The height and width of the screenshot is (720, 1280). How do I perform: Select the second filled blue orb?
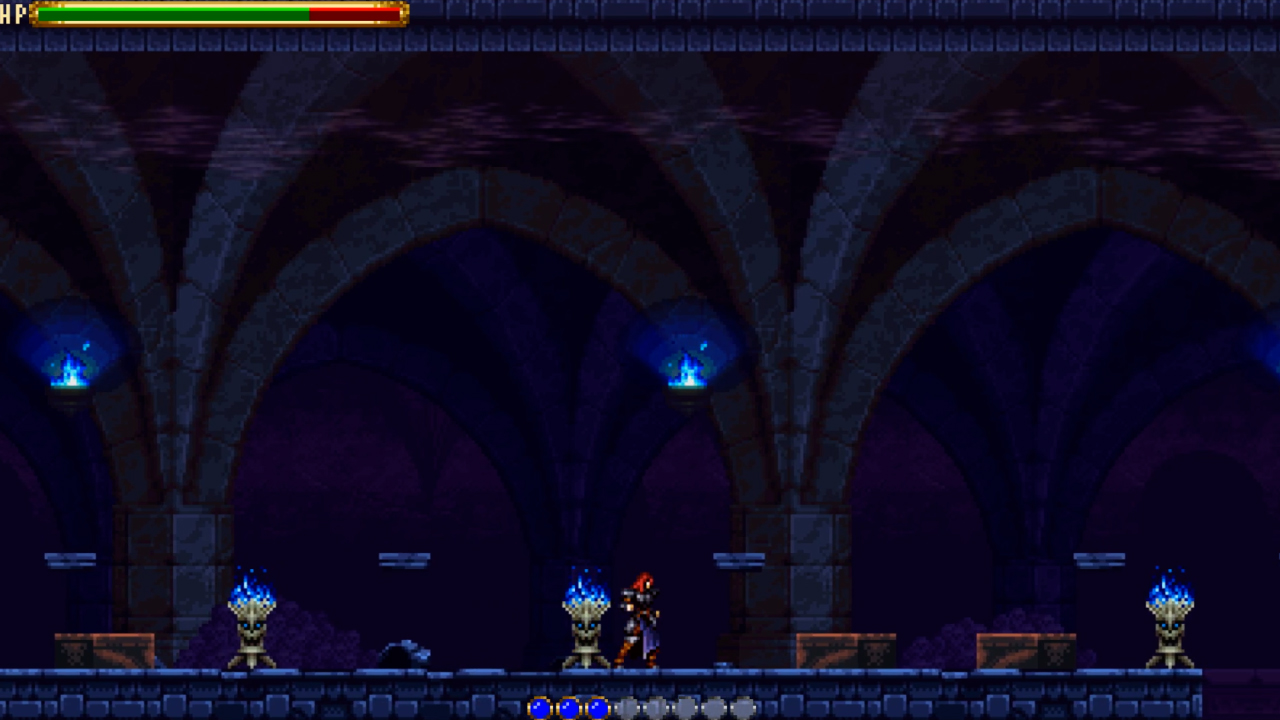pos(567,706)
